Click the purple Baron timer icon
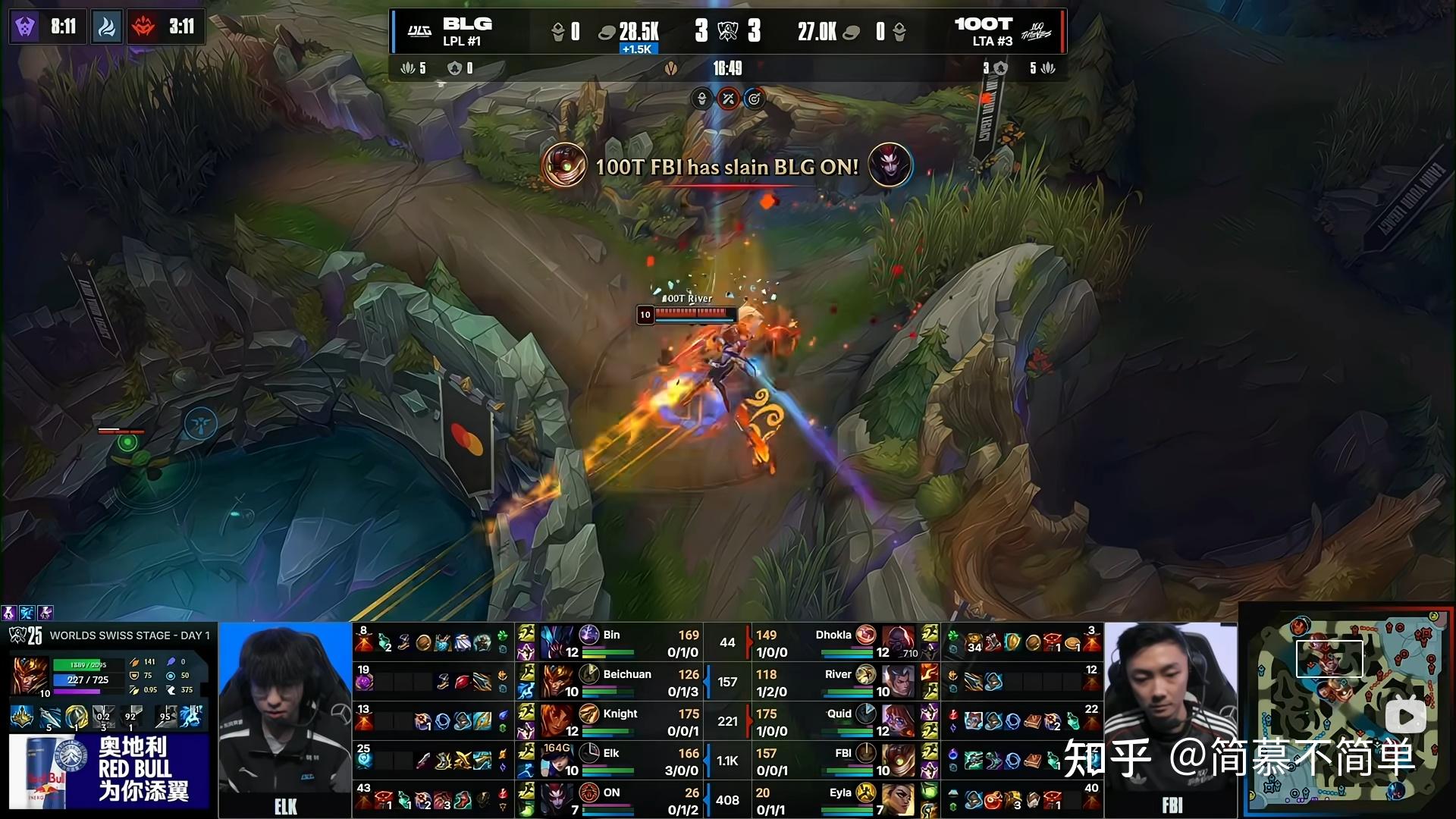This screenshot has width=1456, height=819. click(x=24, y=27)
